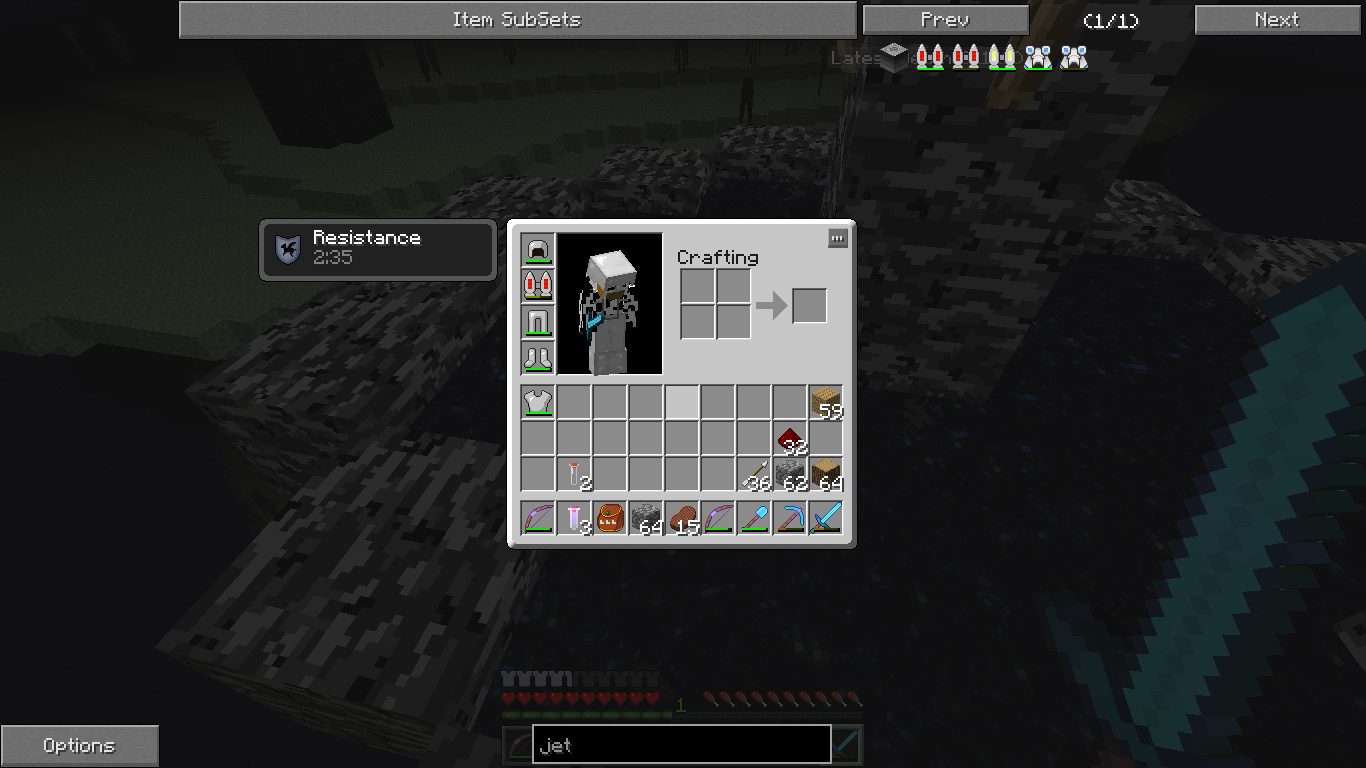Select the equipped boots slot
This screenshot has width=1366, height=768.
[538, 358]
